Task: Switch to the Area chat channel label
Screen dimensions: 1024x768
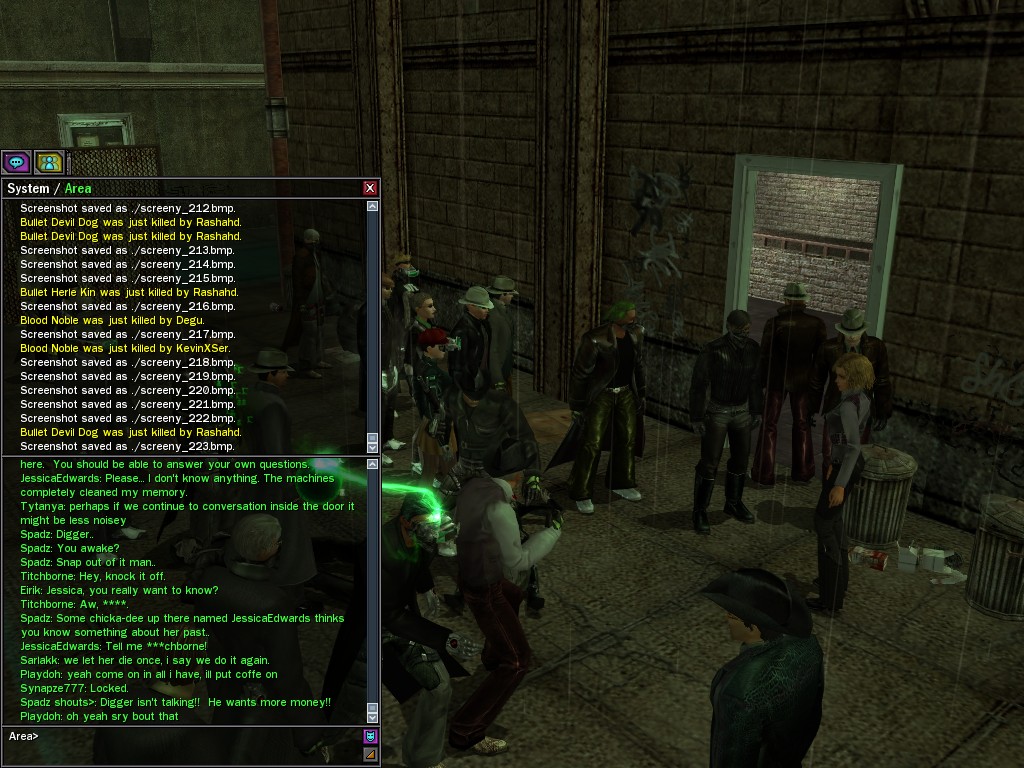Action: (78, 189)
